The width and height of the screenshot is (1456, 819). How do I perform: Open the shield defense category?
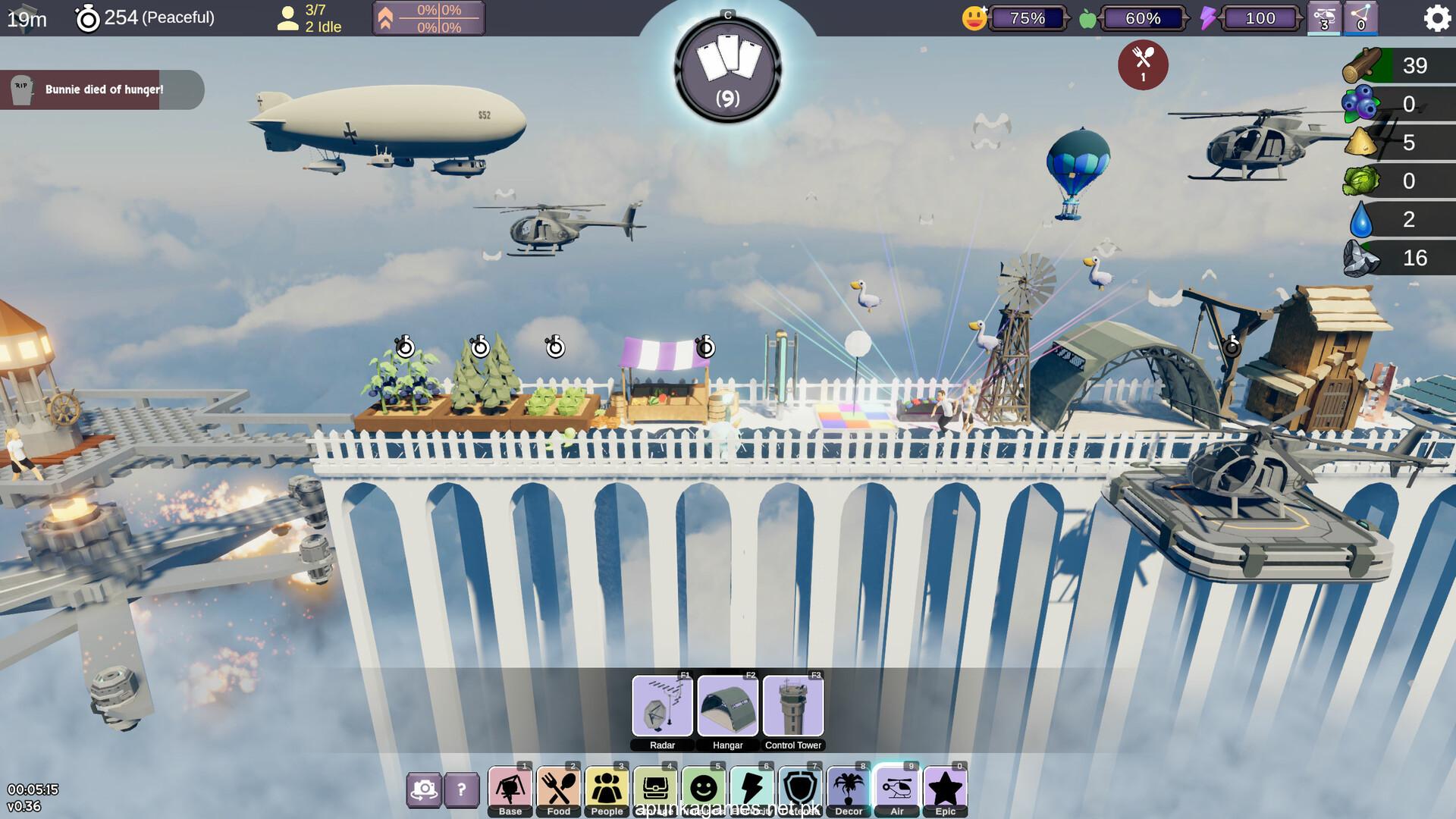pyautogui.click(x=800, y=789)
